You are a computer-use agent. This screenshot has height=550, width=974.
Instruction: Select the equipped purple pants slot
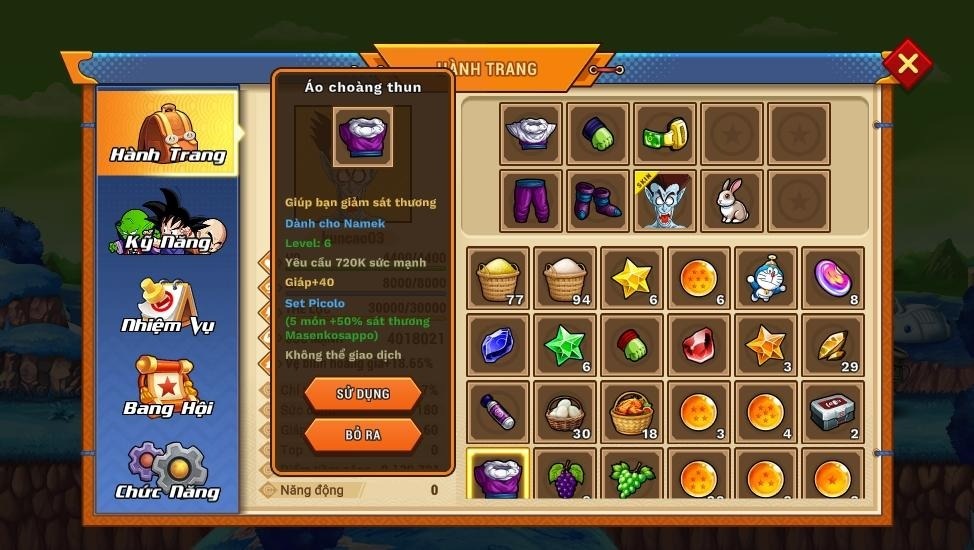click(531, 201)
